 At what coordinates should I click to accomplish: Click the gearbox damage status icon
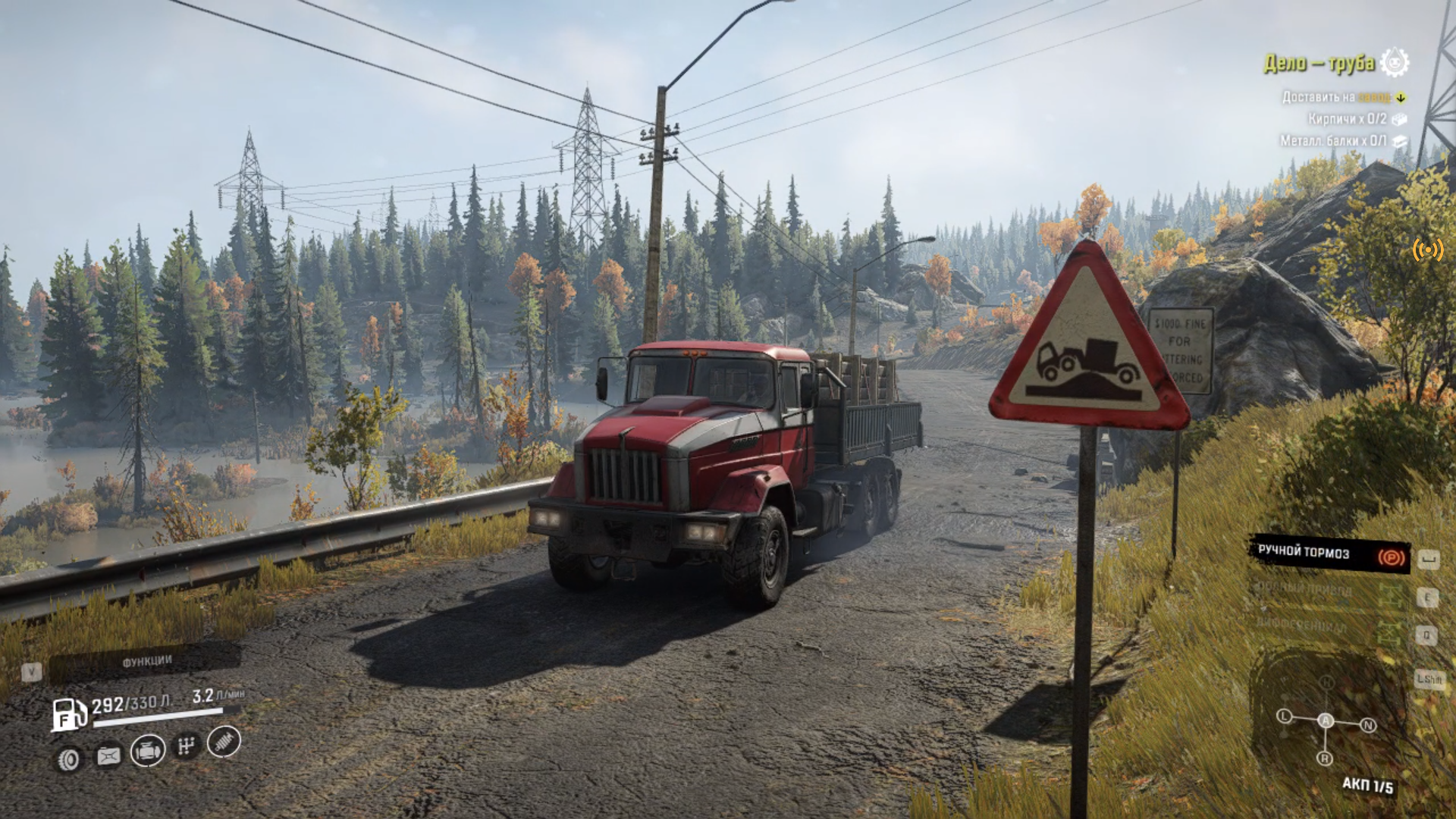[186, 746]
